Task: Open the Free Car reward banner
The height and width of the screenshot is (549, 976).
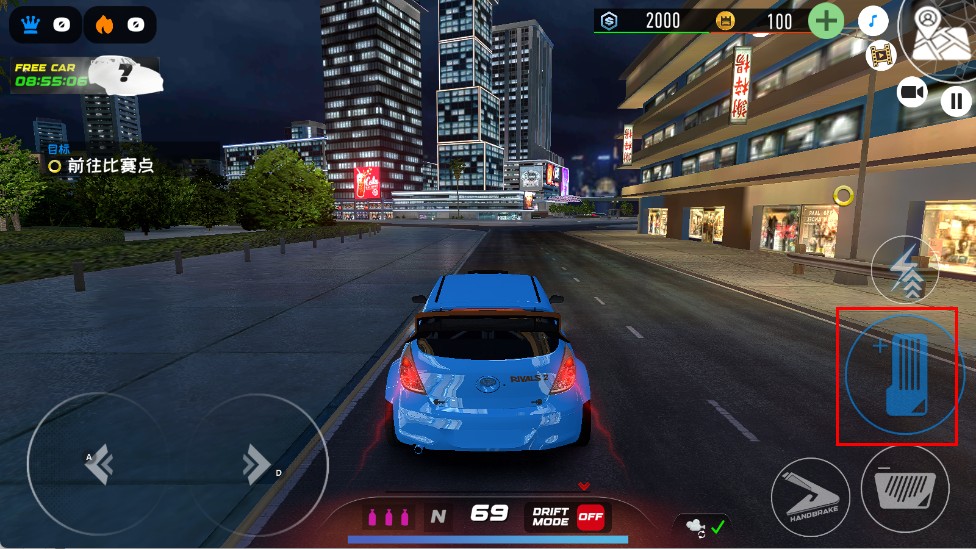Action: (84, 75)
